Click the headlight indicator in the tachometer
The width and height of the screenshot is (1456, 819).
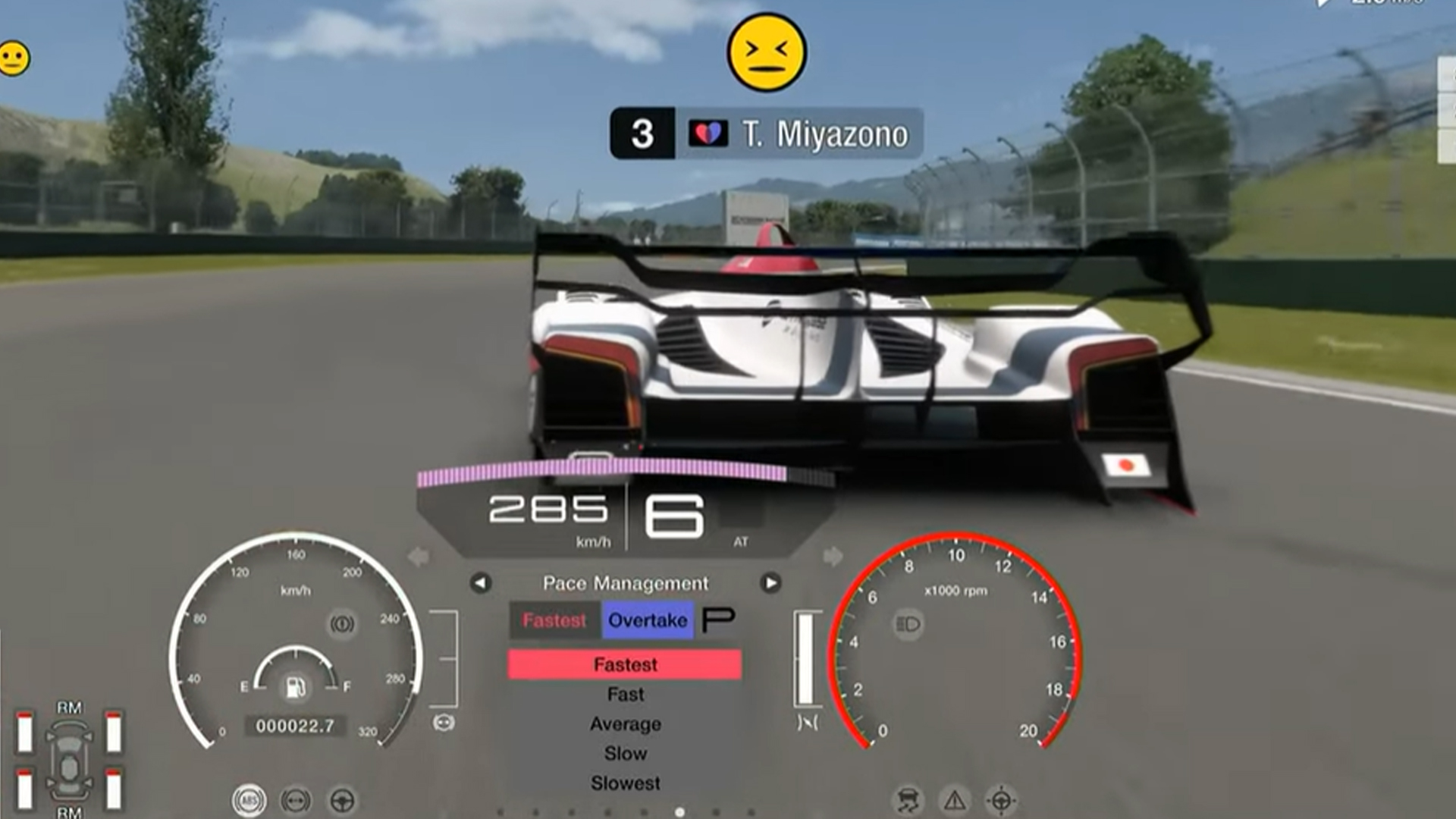908,624
